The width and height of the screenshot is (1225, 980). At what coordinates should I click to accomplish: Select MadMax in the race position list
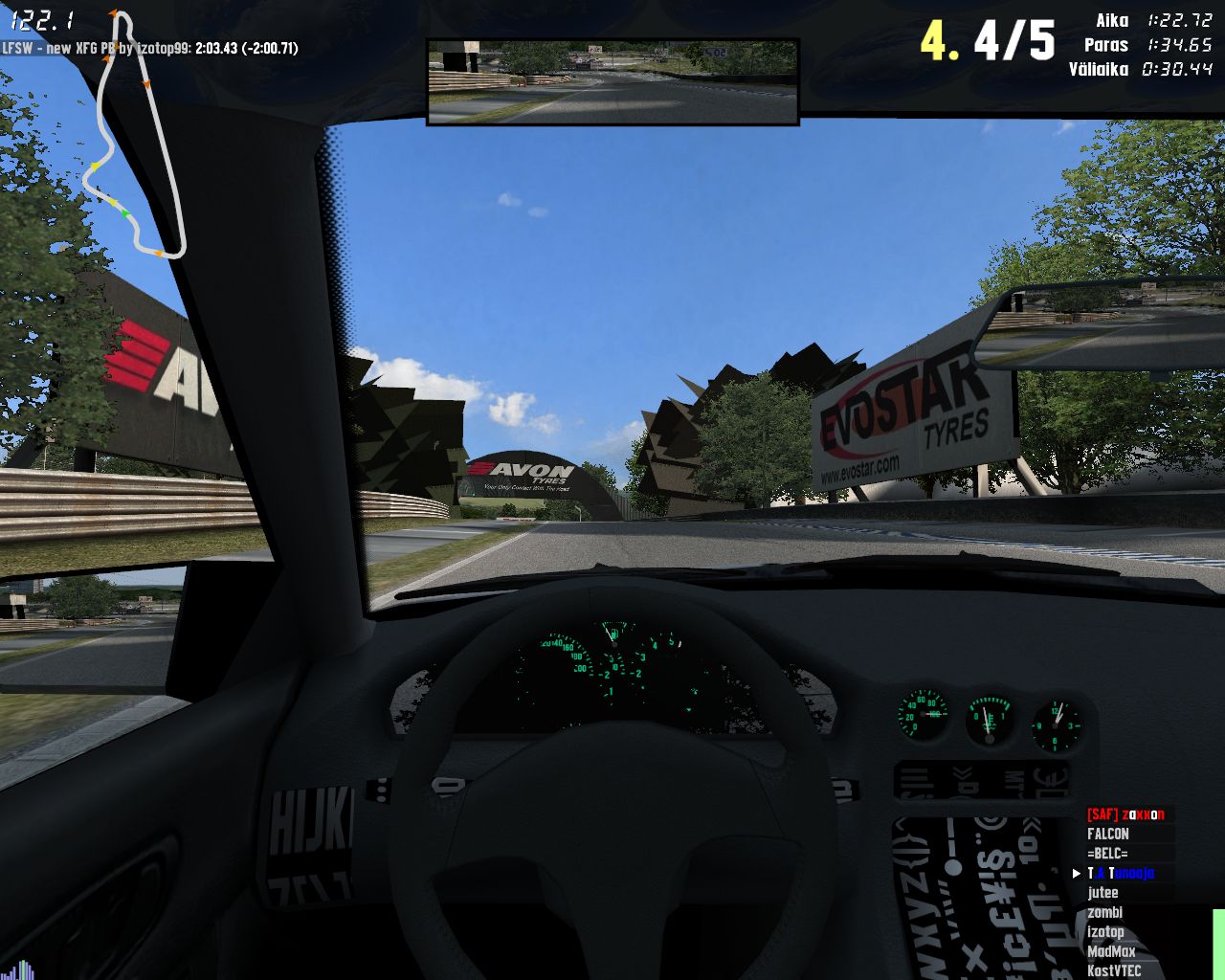click(x=1110, y=952)
